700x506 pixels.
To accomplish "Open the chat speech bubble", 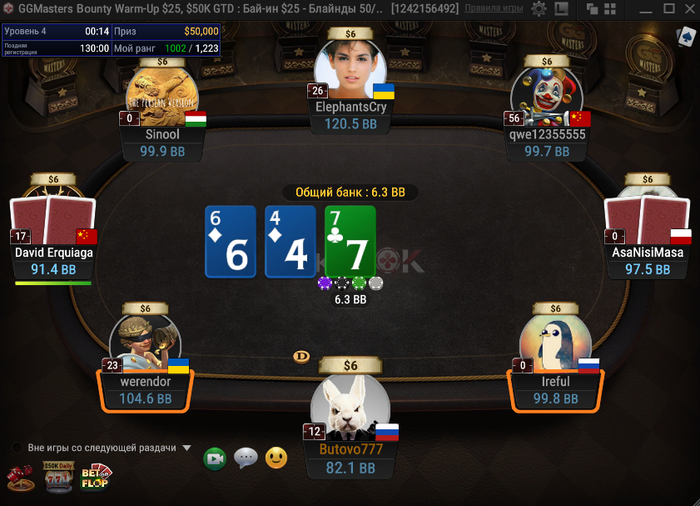I will (245, 458).
